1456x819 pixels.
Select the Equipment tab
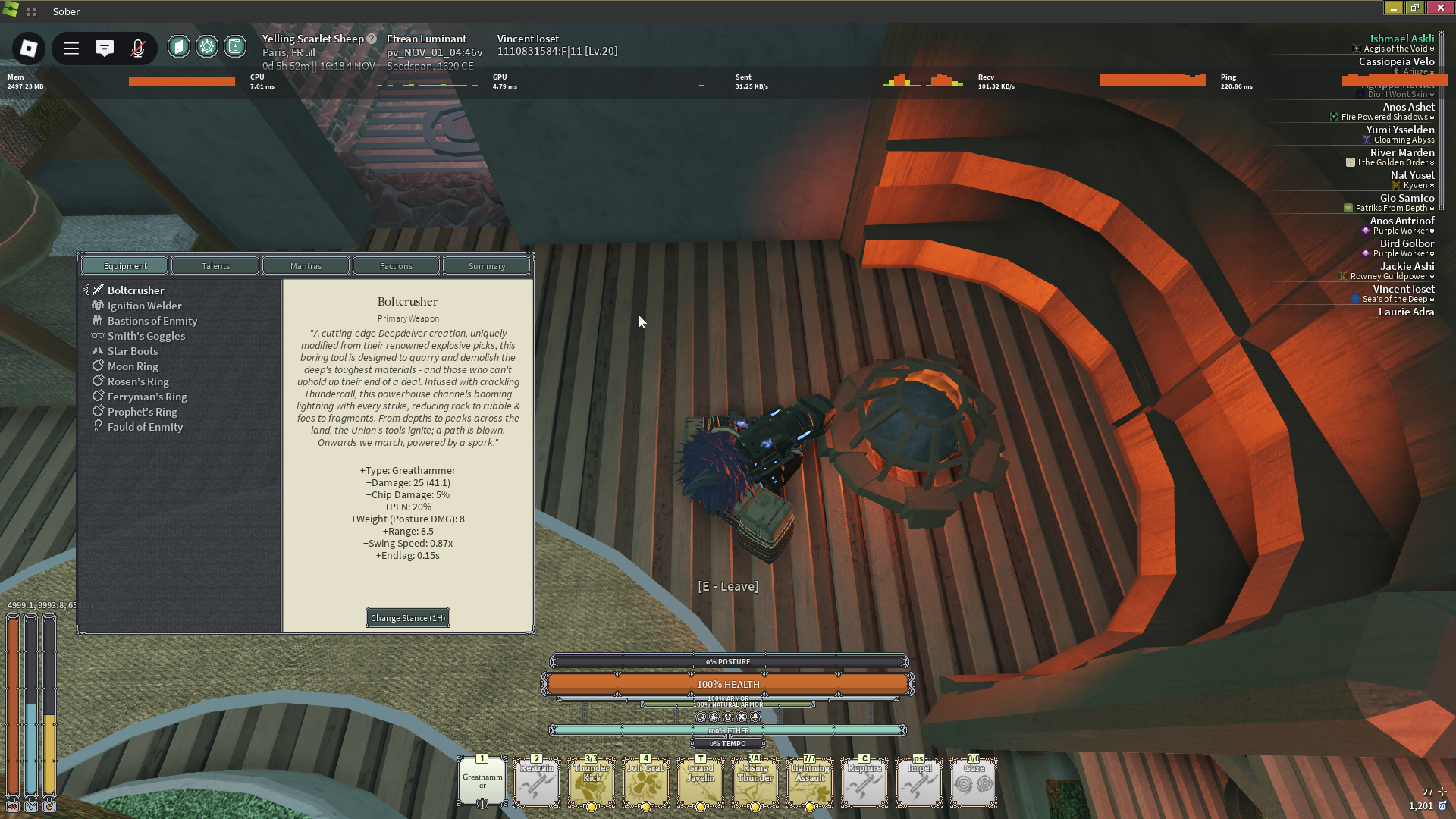coord(125,266)
